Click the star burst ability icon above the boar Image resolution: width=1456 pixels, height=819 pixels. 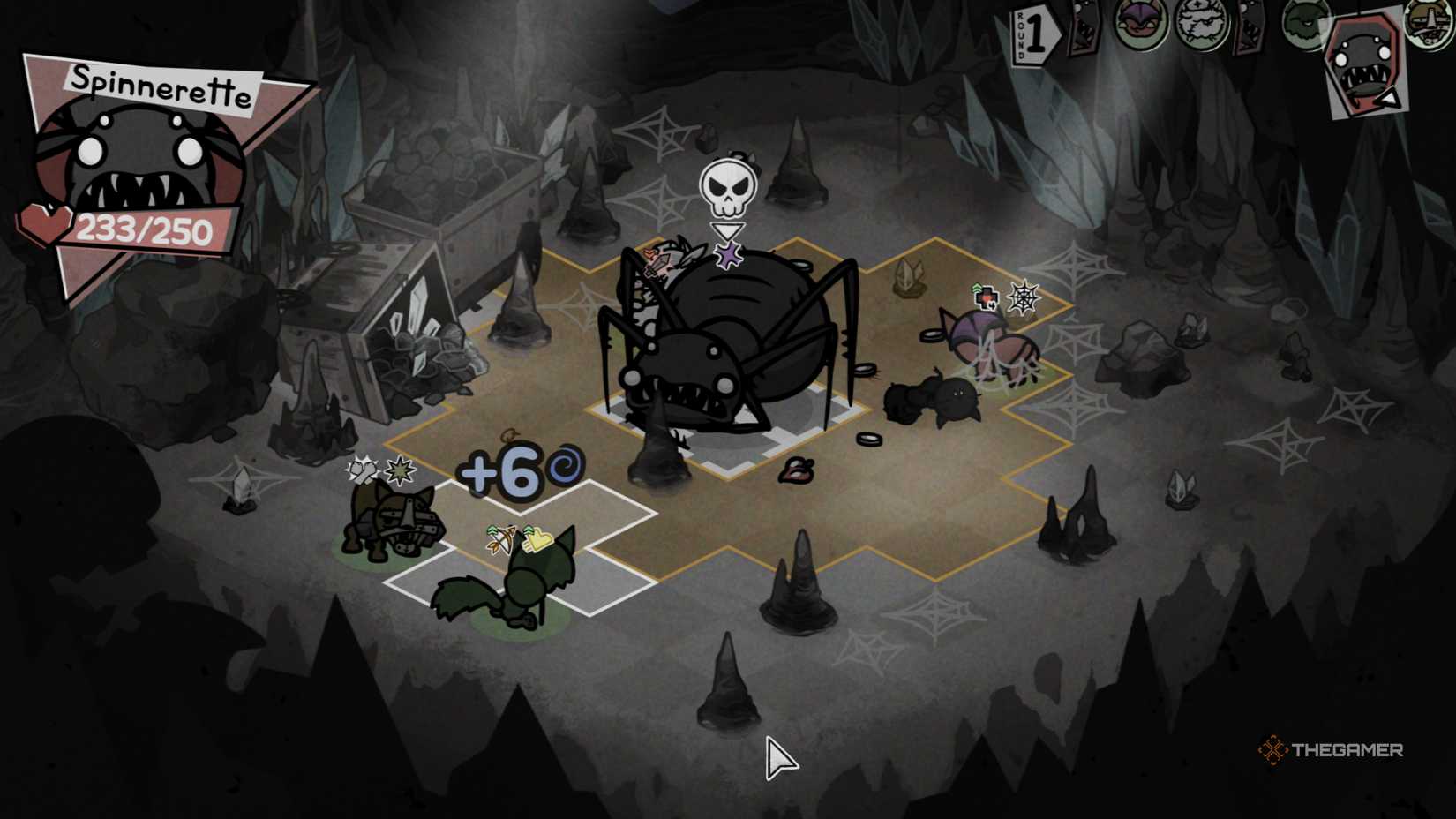(x=399, y=470)
